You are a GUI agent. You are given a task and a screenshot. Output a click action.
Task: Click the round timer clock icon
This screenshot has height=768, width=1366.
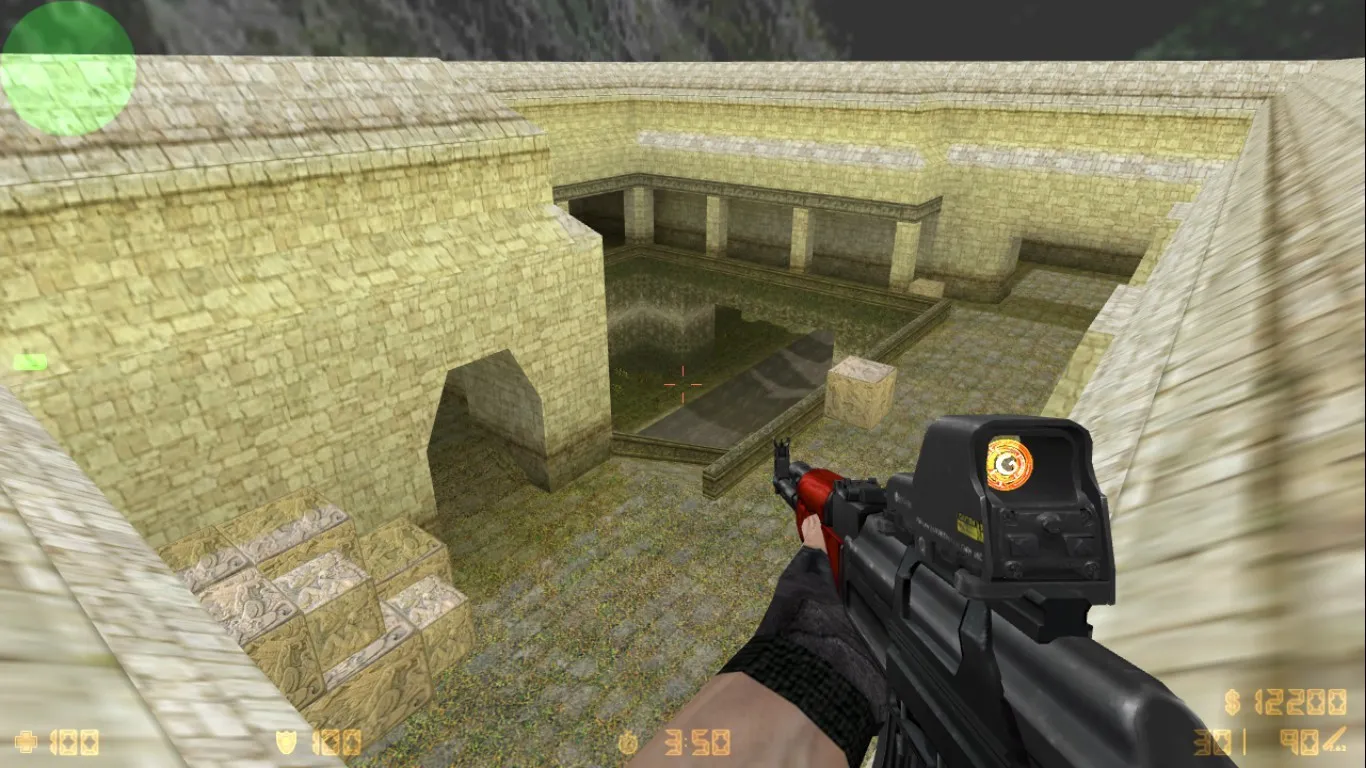[630, 741]
